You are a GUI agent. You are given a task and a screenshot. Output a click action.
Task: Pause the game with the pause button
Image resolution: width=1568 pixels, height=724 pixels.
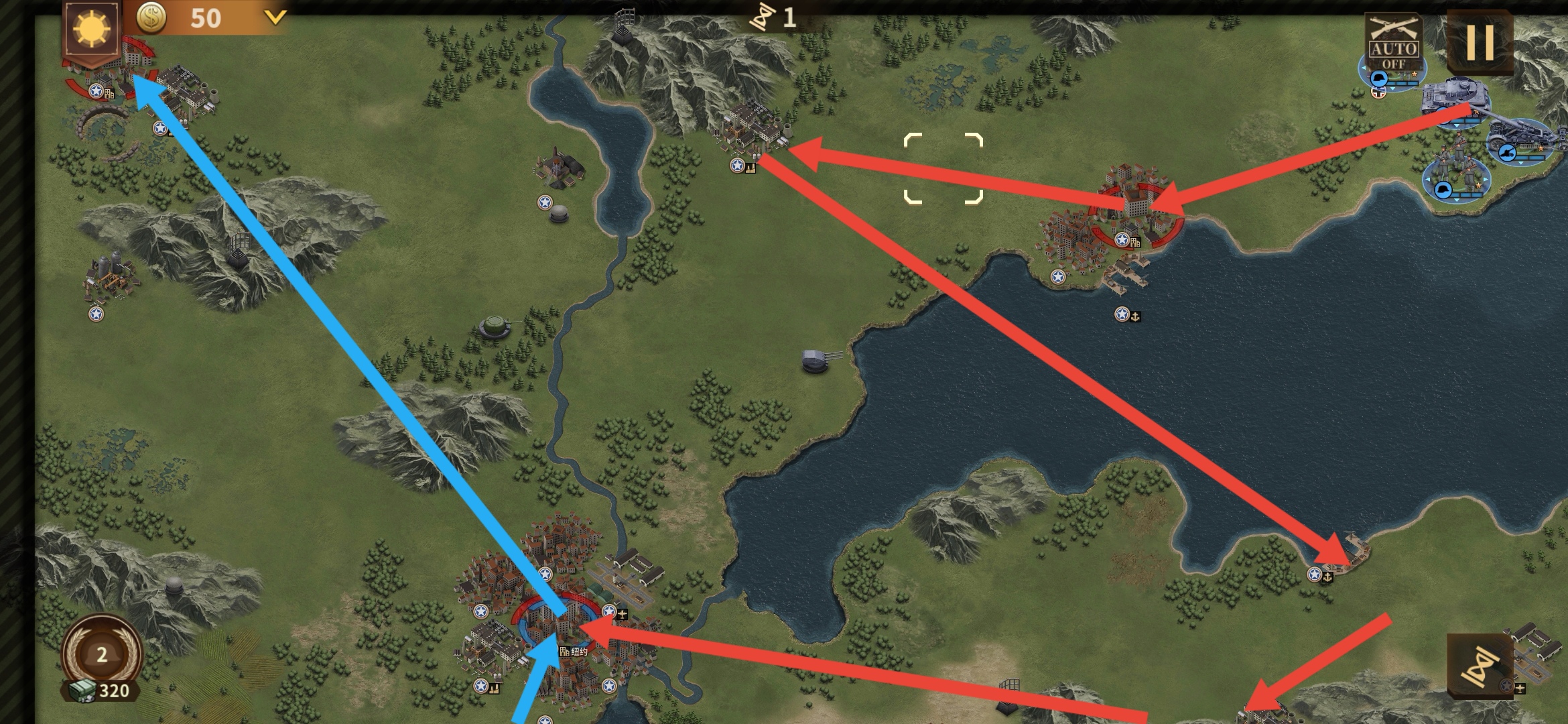(1480, 42)
